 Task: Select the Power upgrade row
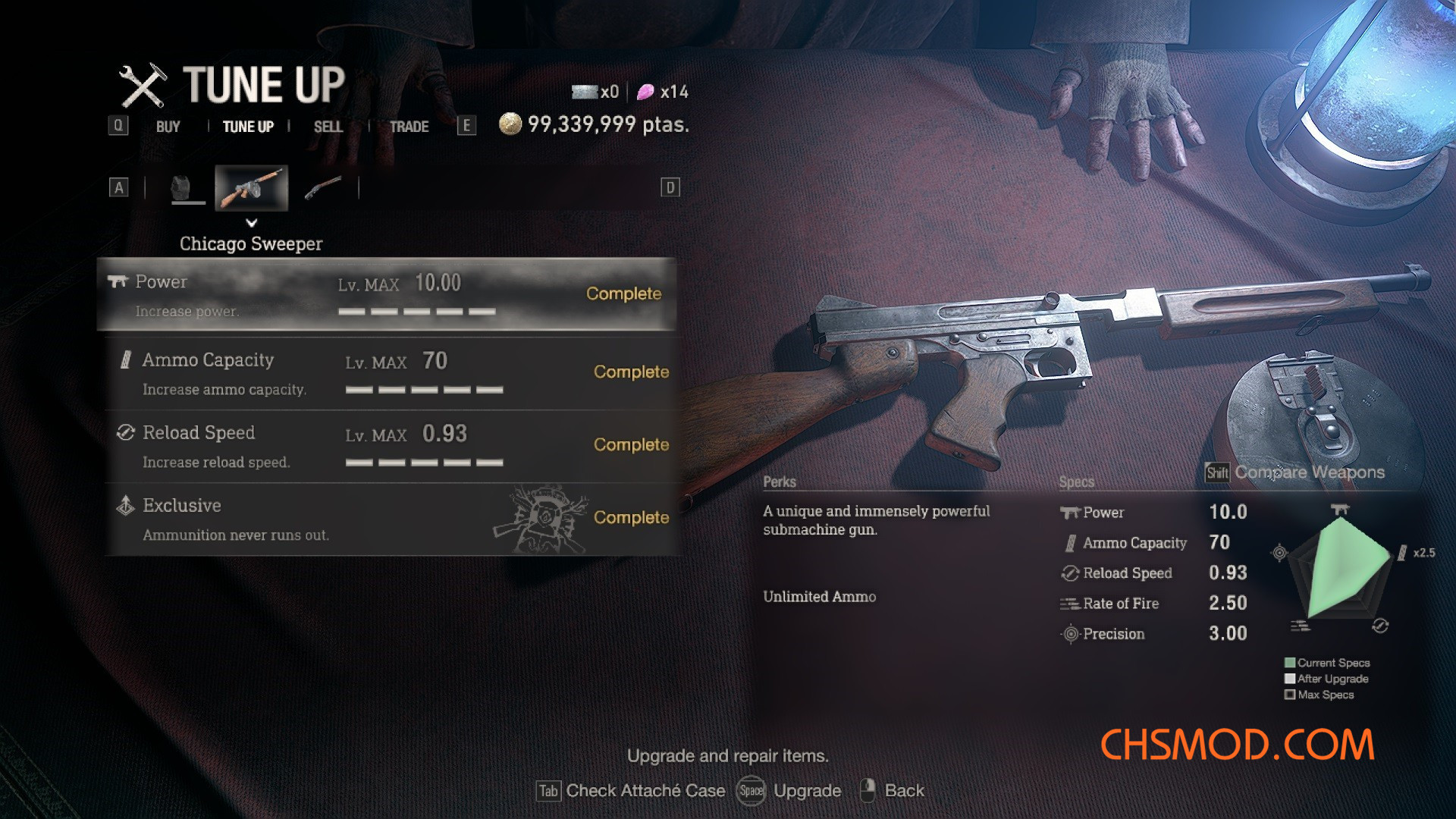tap(387, 294)
